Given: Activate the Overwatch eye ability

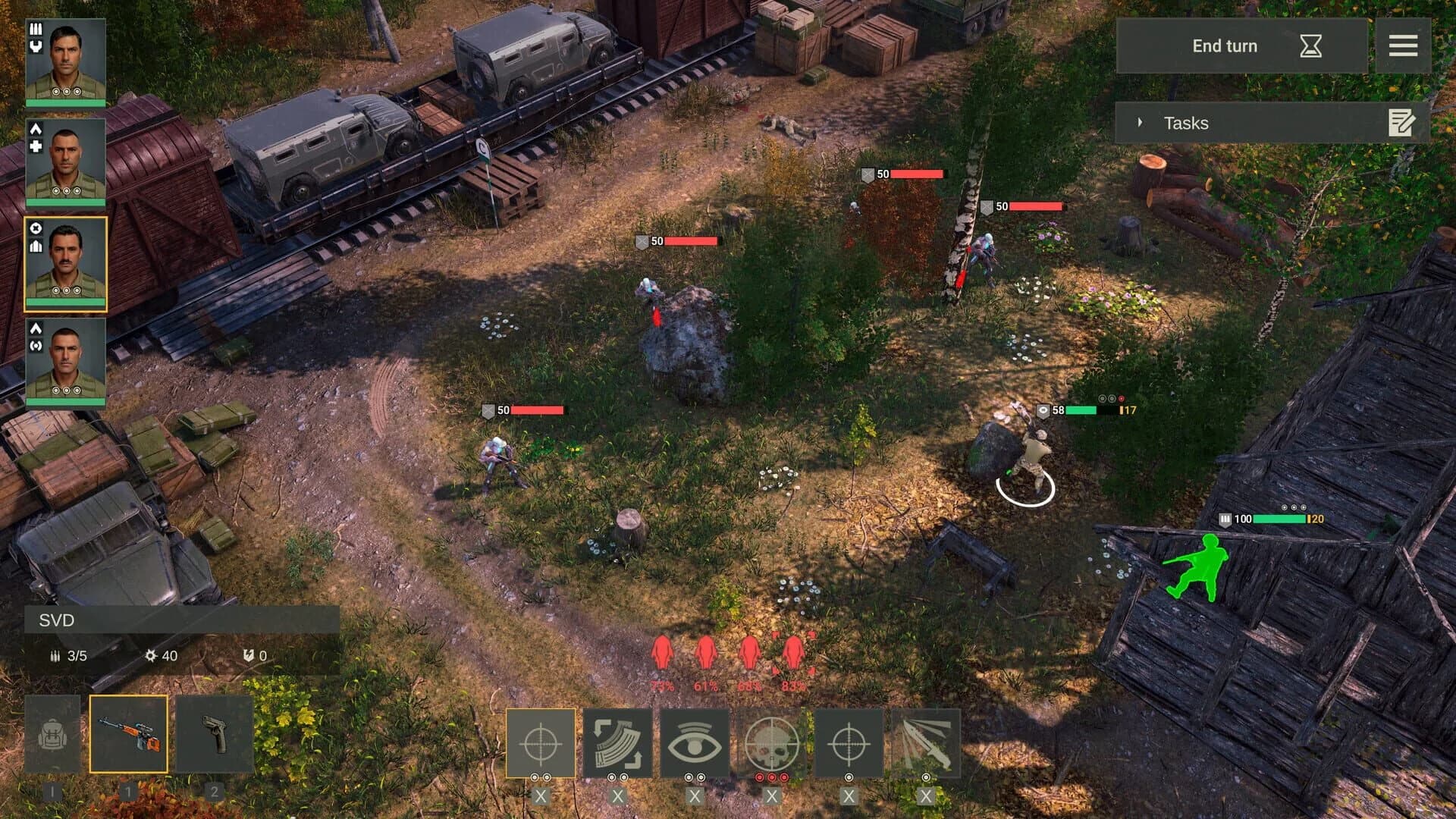Looking at the screenshot, I should (x=697, y=744).
